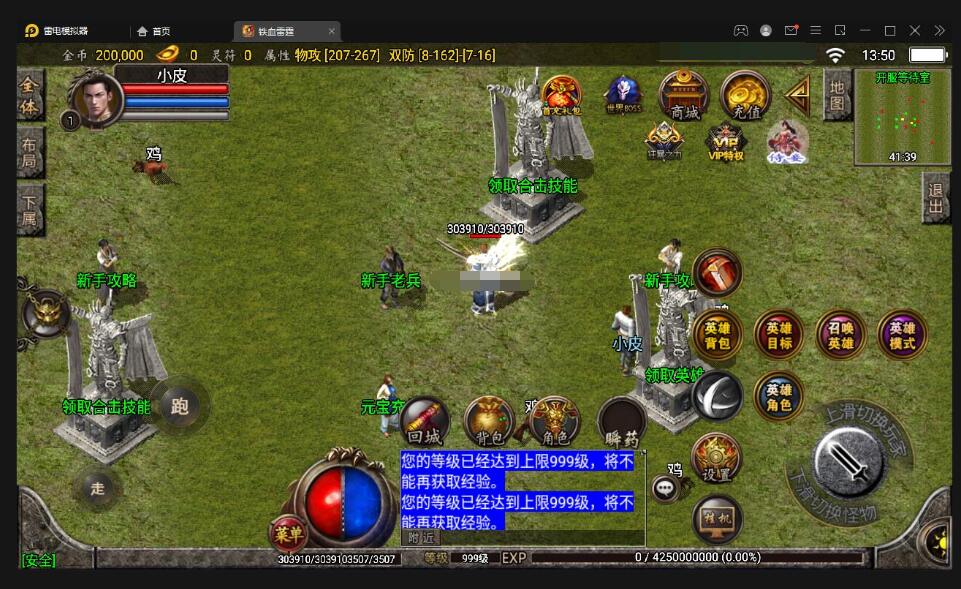Open the 菜单 menu button

pyautogui.click(x=289, y=533)
